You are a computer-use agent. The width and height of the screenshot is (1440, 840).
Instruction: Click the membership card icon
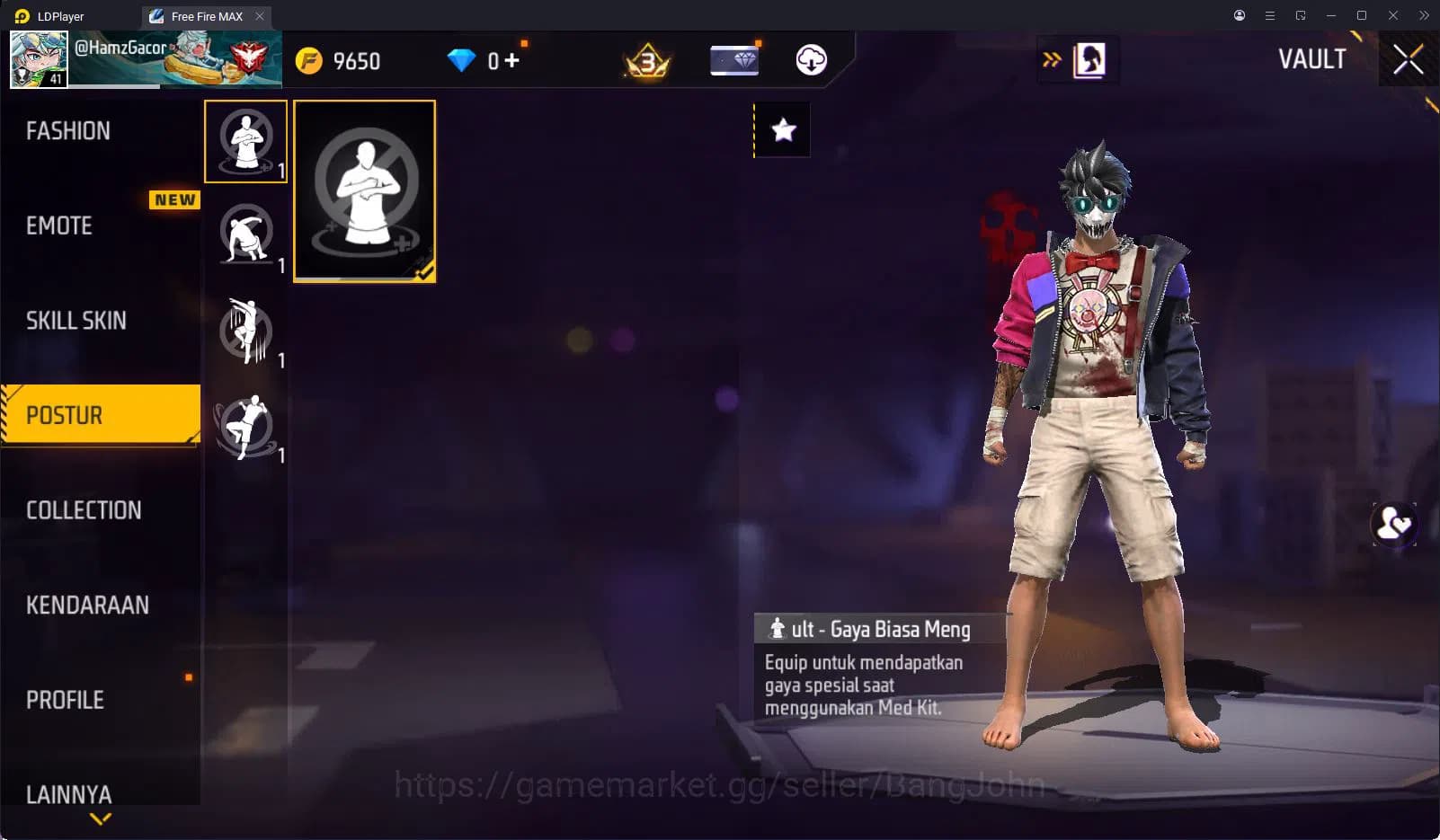click(x=733, y=60)
